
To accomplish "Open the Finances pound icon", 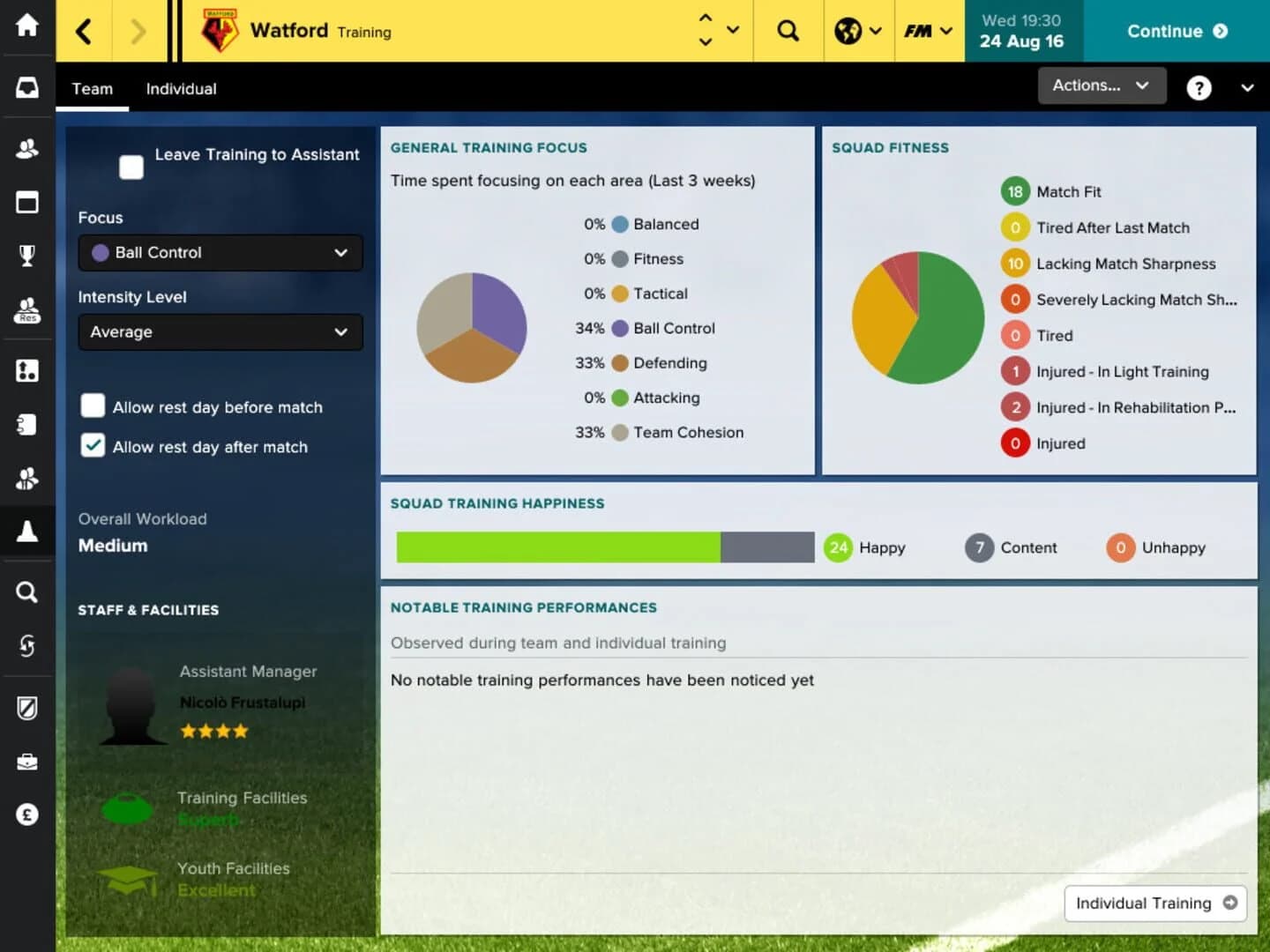I will click(x=27, y=814).
